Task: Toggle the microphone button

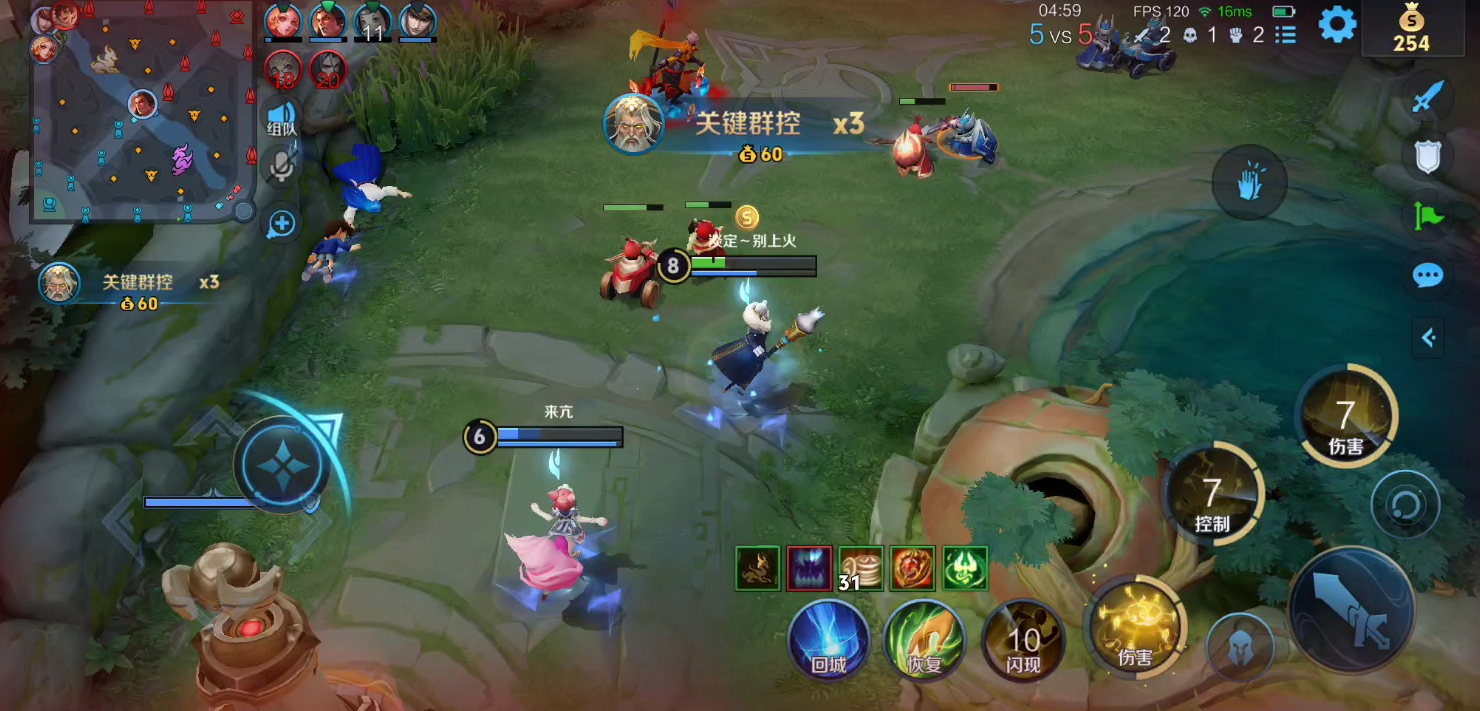Action: pyautogui.click(x=282, y=167)
